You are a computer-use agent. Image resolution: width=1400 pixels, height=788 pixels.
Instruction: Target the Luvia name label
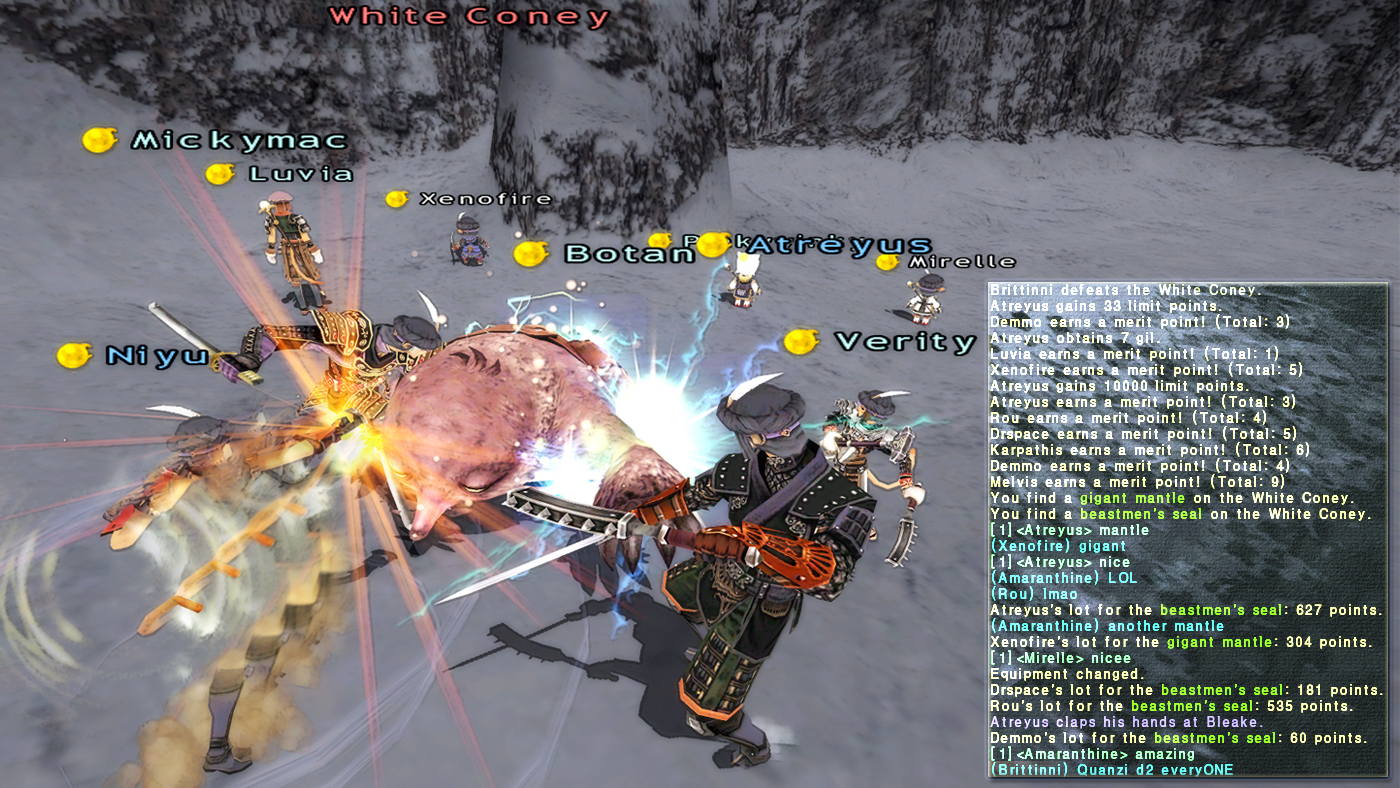(301, 174)
